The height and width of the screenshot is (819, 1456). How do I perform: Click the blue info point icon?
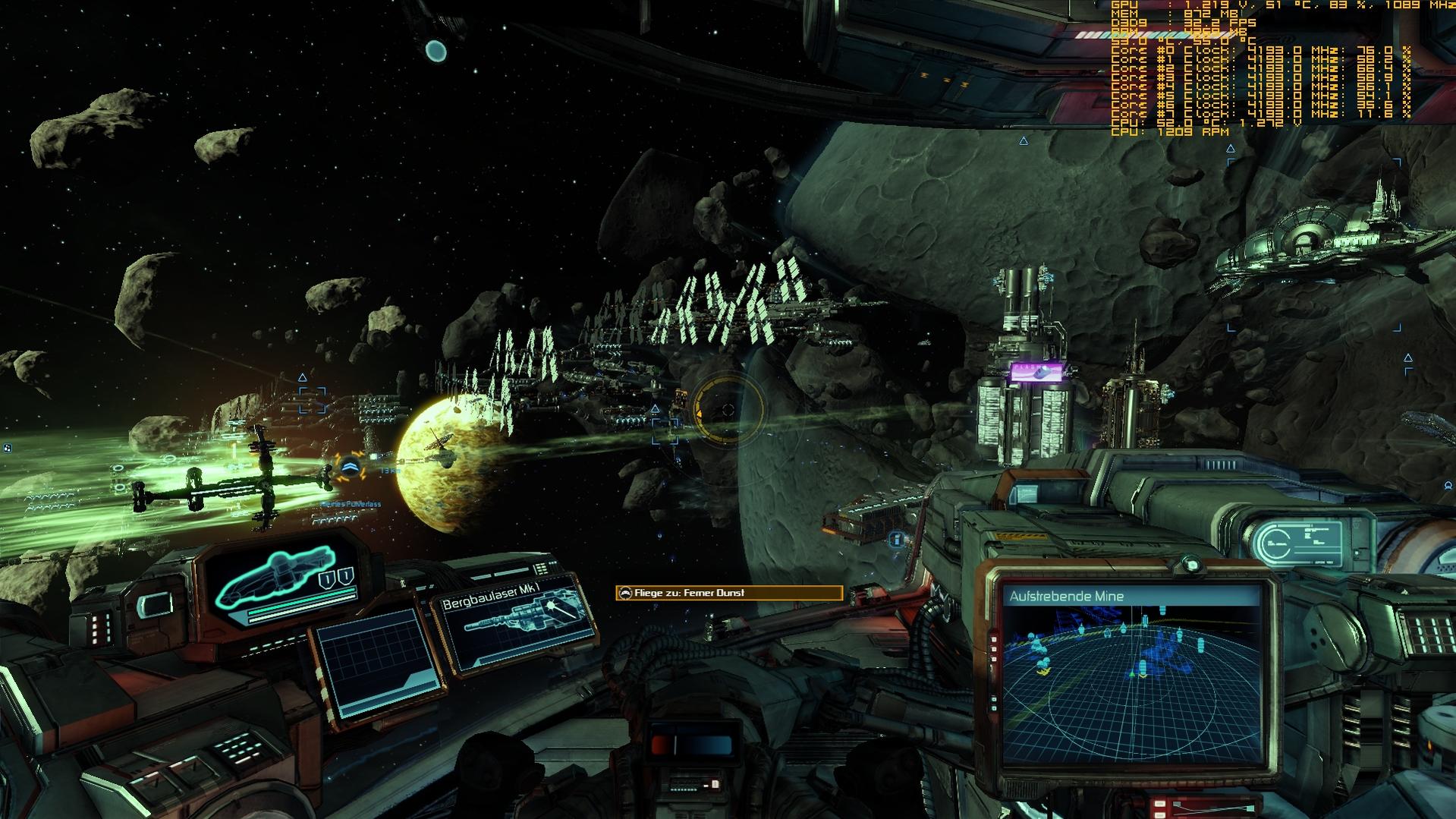(x=896, y=540)
